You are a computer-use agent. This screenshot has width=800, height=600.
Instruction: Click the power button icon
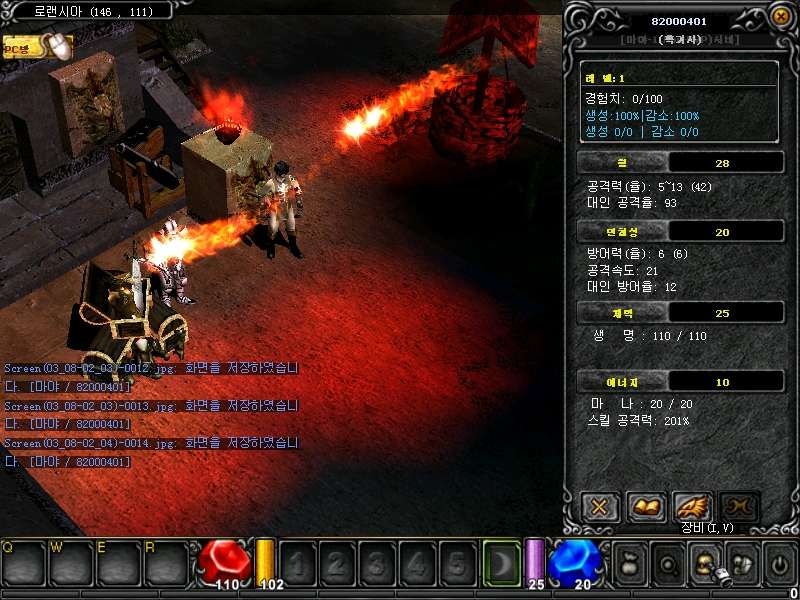click(x=779, y=564)
